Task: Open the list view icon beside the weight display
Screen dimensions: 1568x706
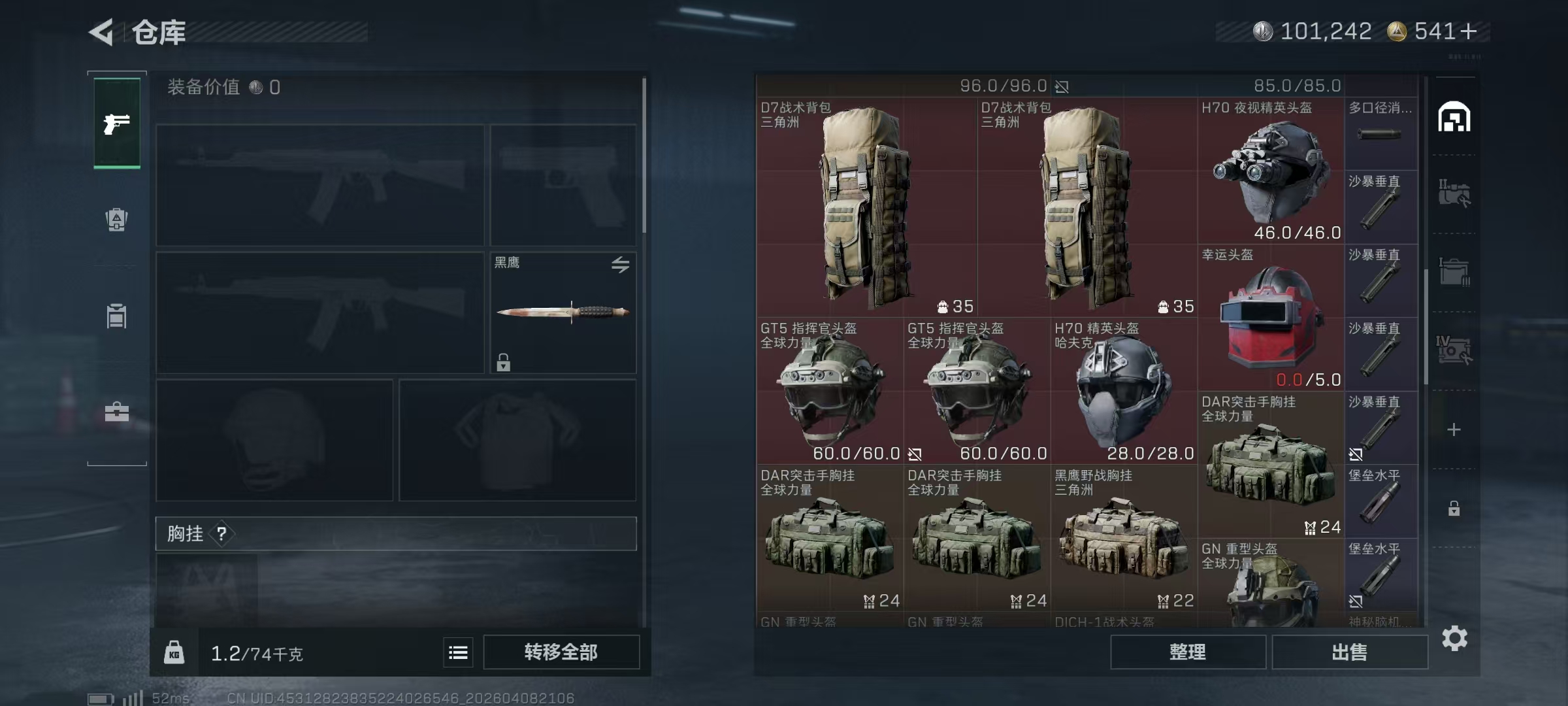Action: point(458,652)
